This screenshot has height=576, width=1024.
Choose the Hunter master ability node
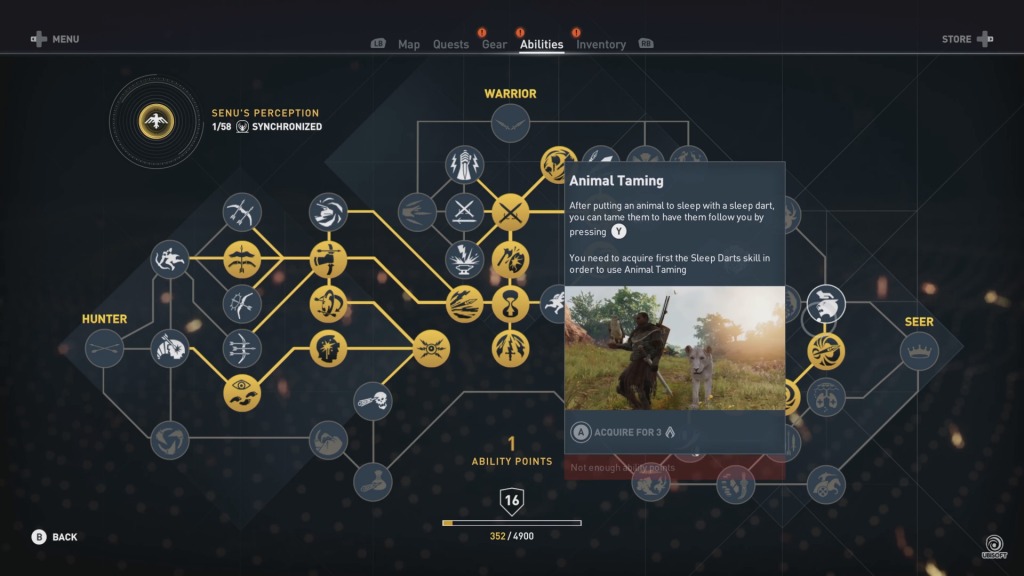coord(104,349)
